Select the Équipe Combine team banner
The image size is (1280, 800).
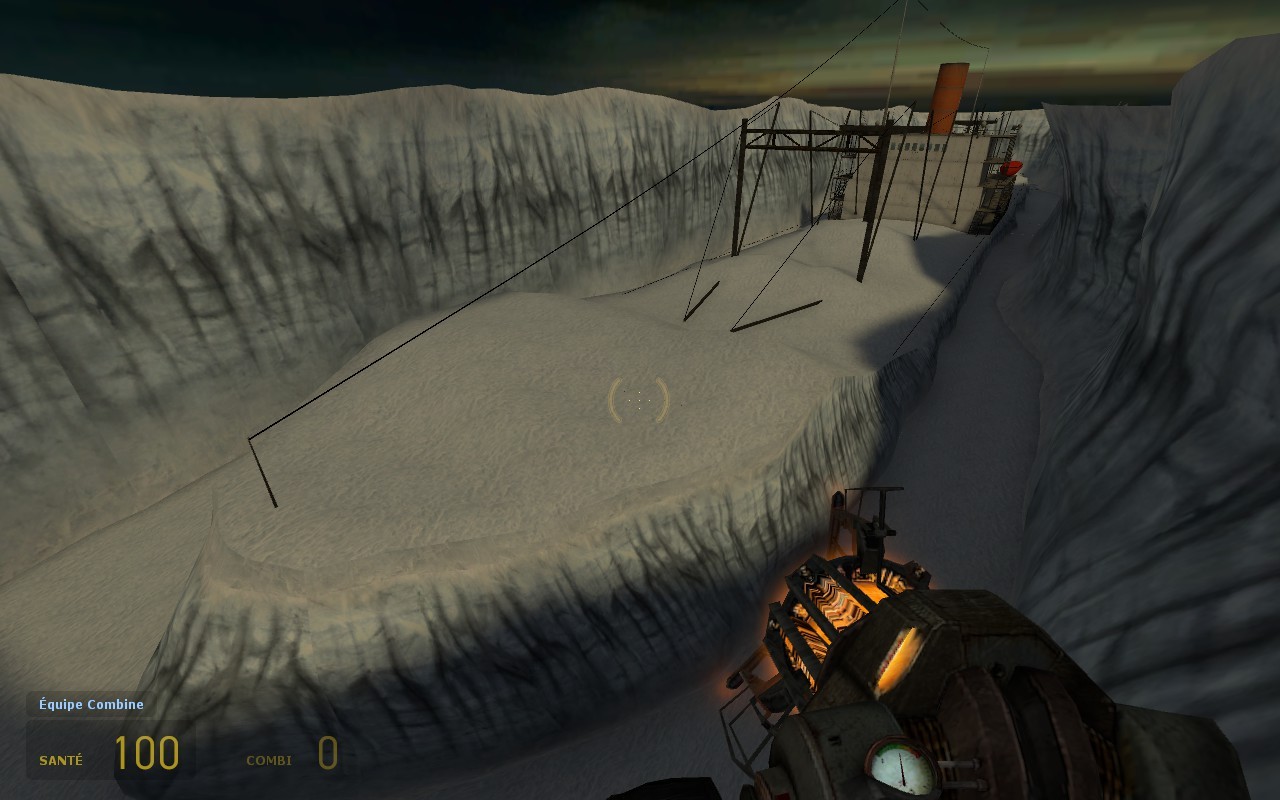coord(89,704)
